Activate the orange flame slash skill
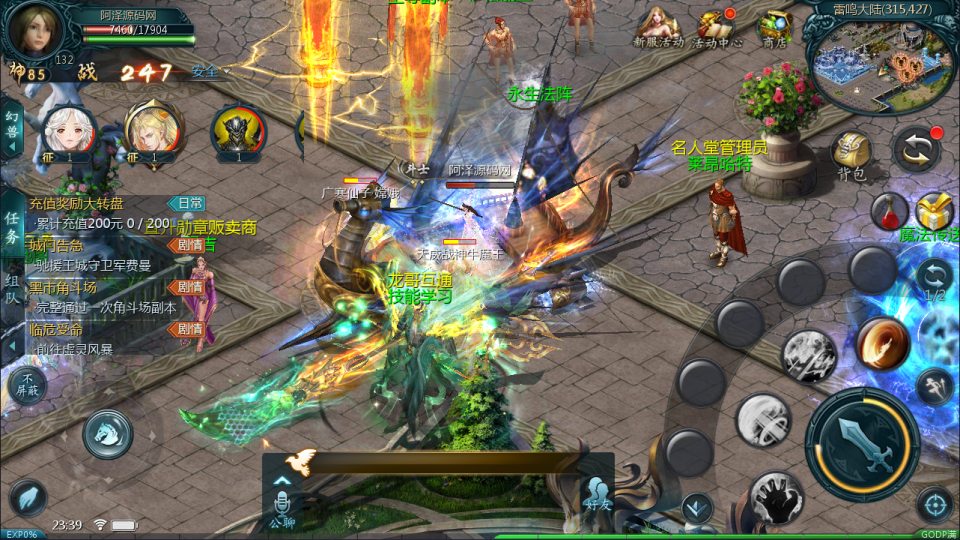This screenshot has width=960, height=540. click(882, 343)
